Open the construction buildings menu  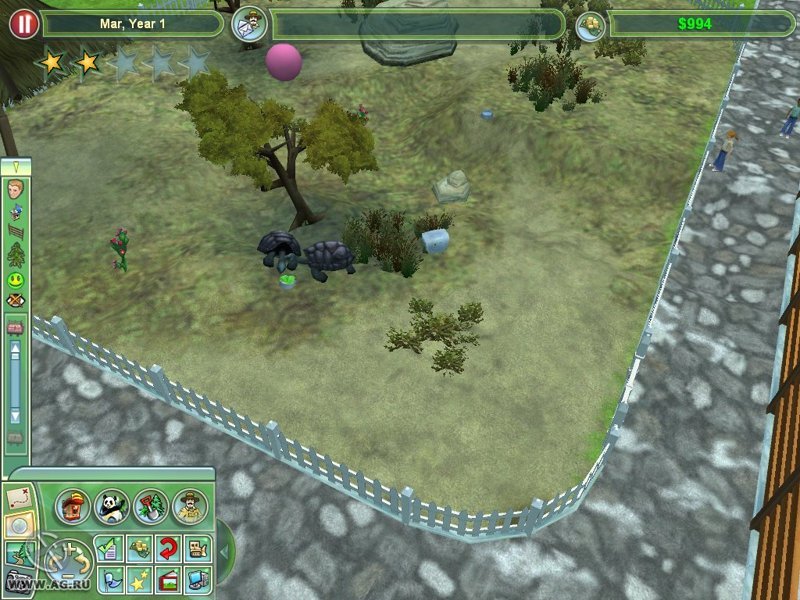[x=73, y=506]
